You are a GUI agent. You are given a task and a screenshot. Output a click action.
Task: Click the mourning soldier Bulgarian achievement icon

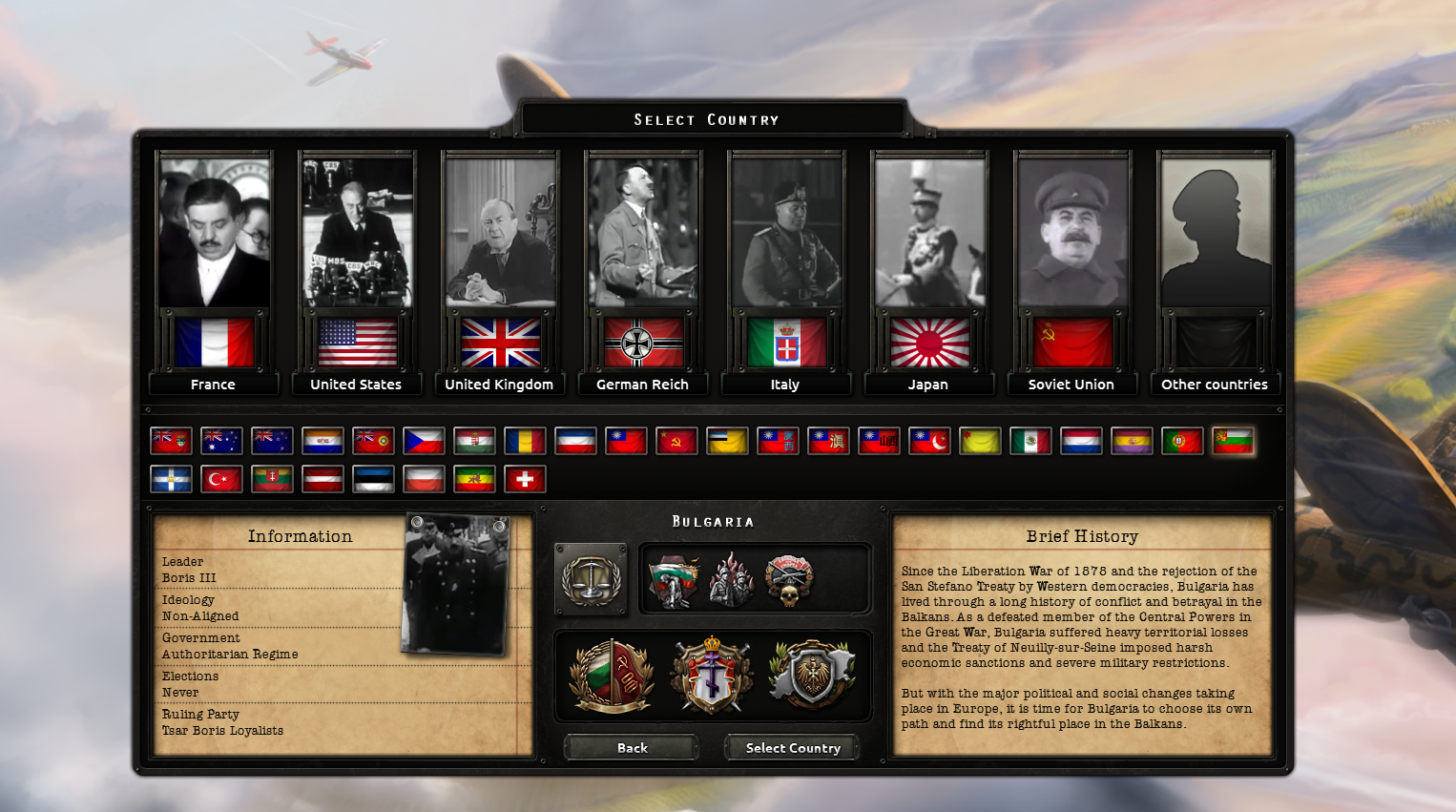[x=676, y=578]
